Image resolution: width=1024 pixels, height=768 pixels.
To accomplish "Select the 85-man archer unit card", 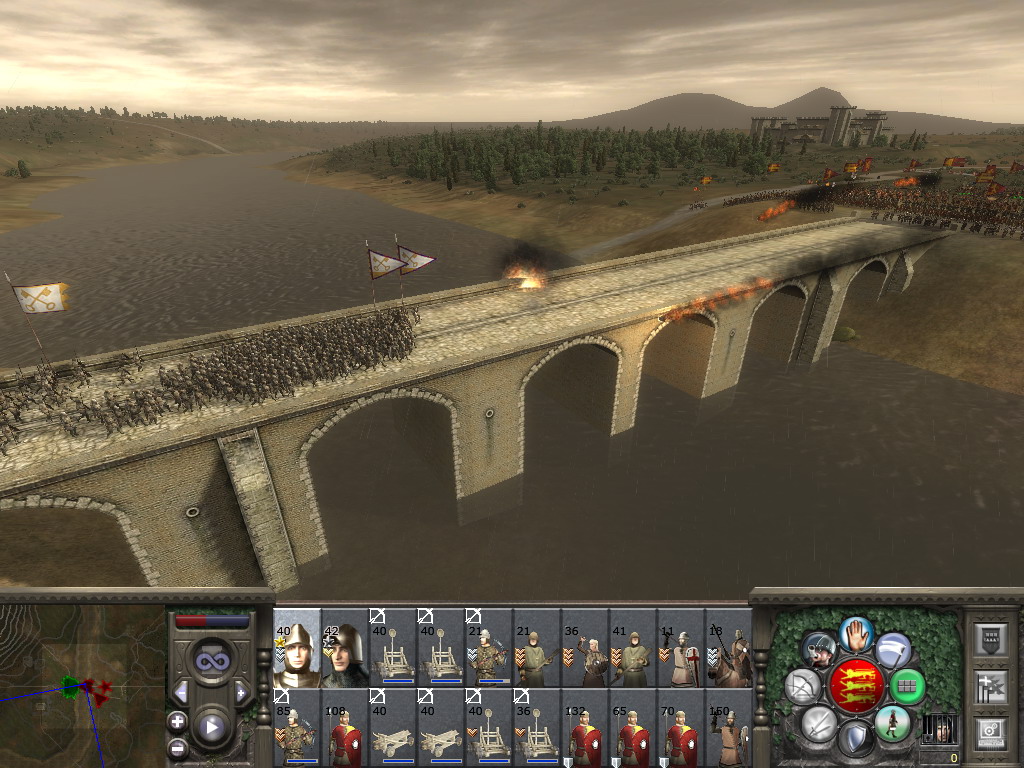I will coord(297,728).
